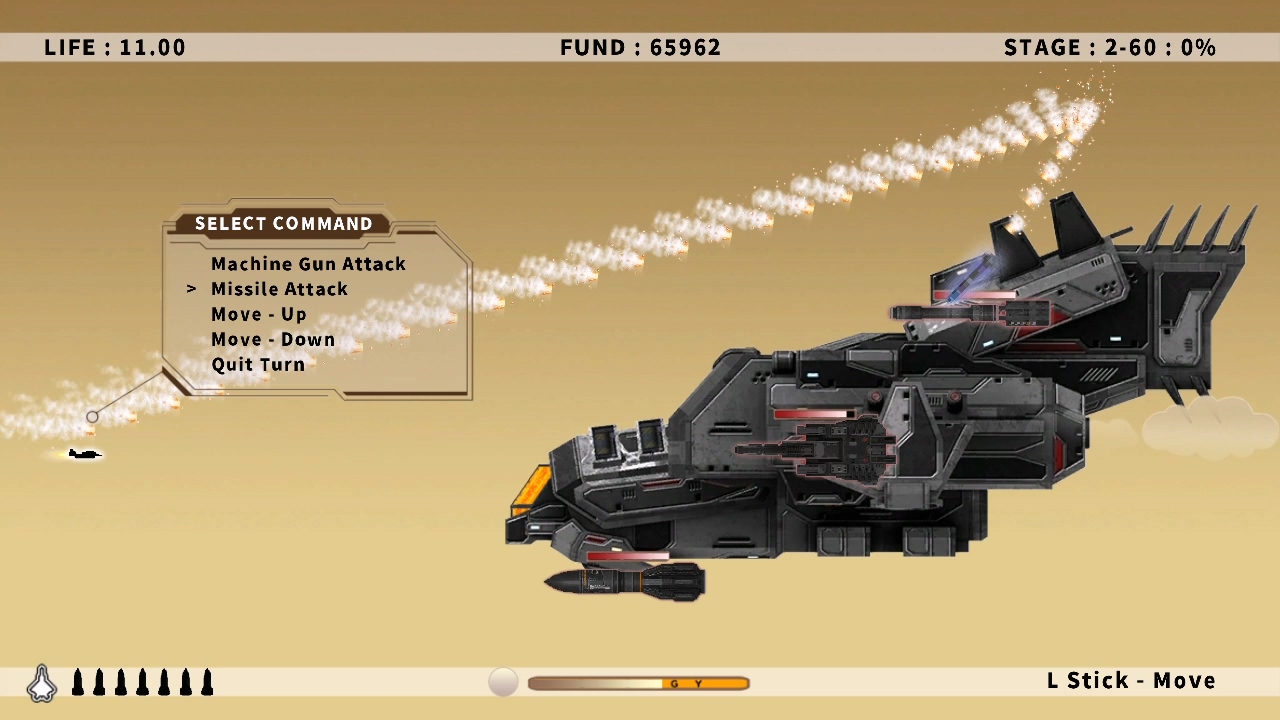Viewport: 1280px width, 720px height.
Task: Click the jet fighter icon in the bottom bar
Action: (41, 681)
